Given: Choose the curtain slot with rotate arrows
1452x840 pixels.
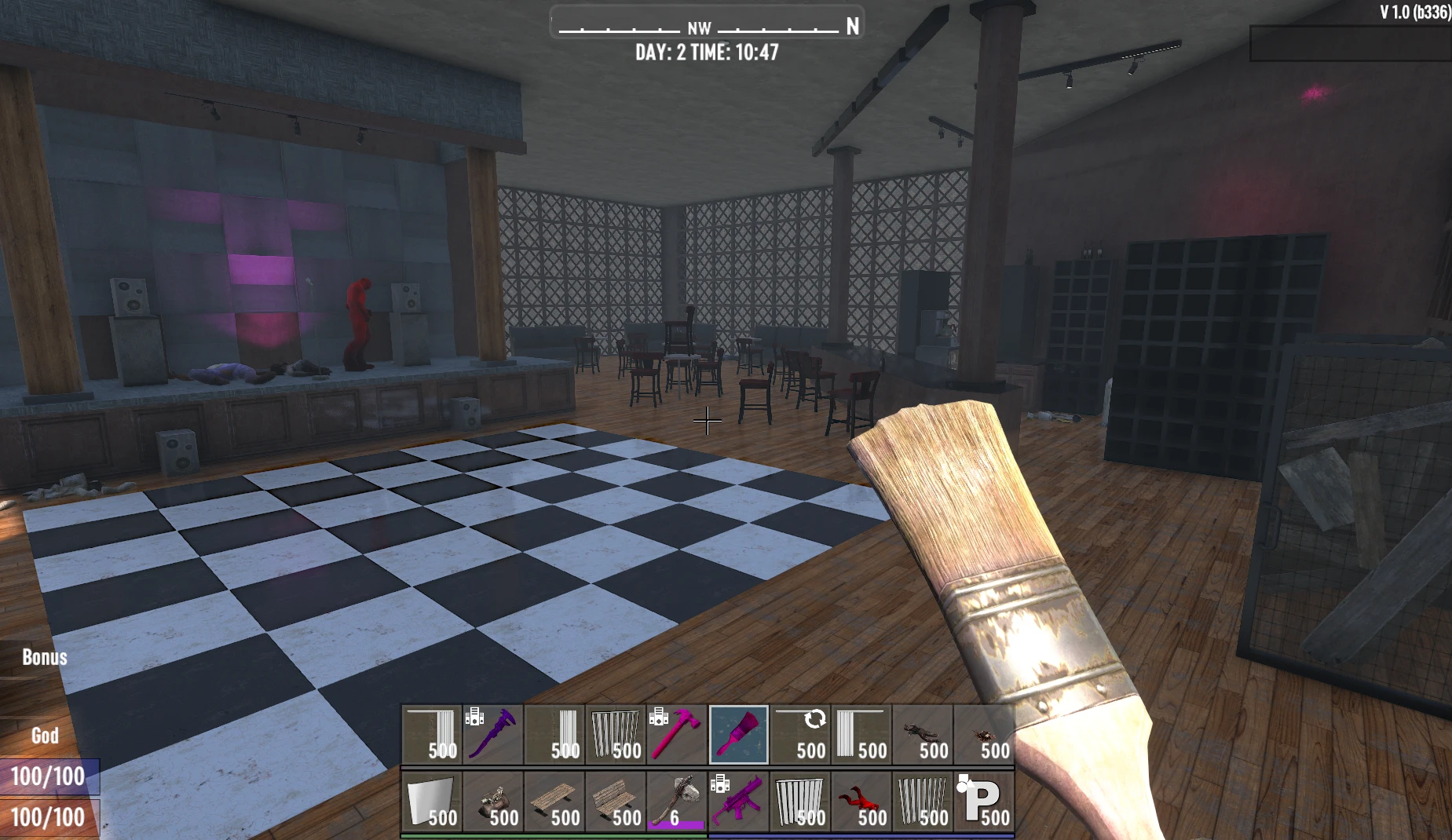Looking at the screenshot, I should [799, 735].
